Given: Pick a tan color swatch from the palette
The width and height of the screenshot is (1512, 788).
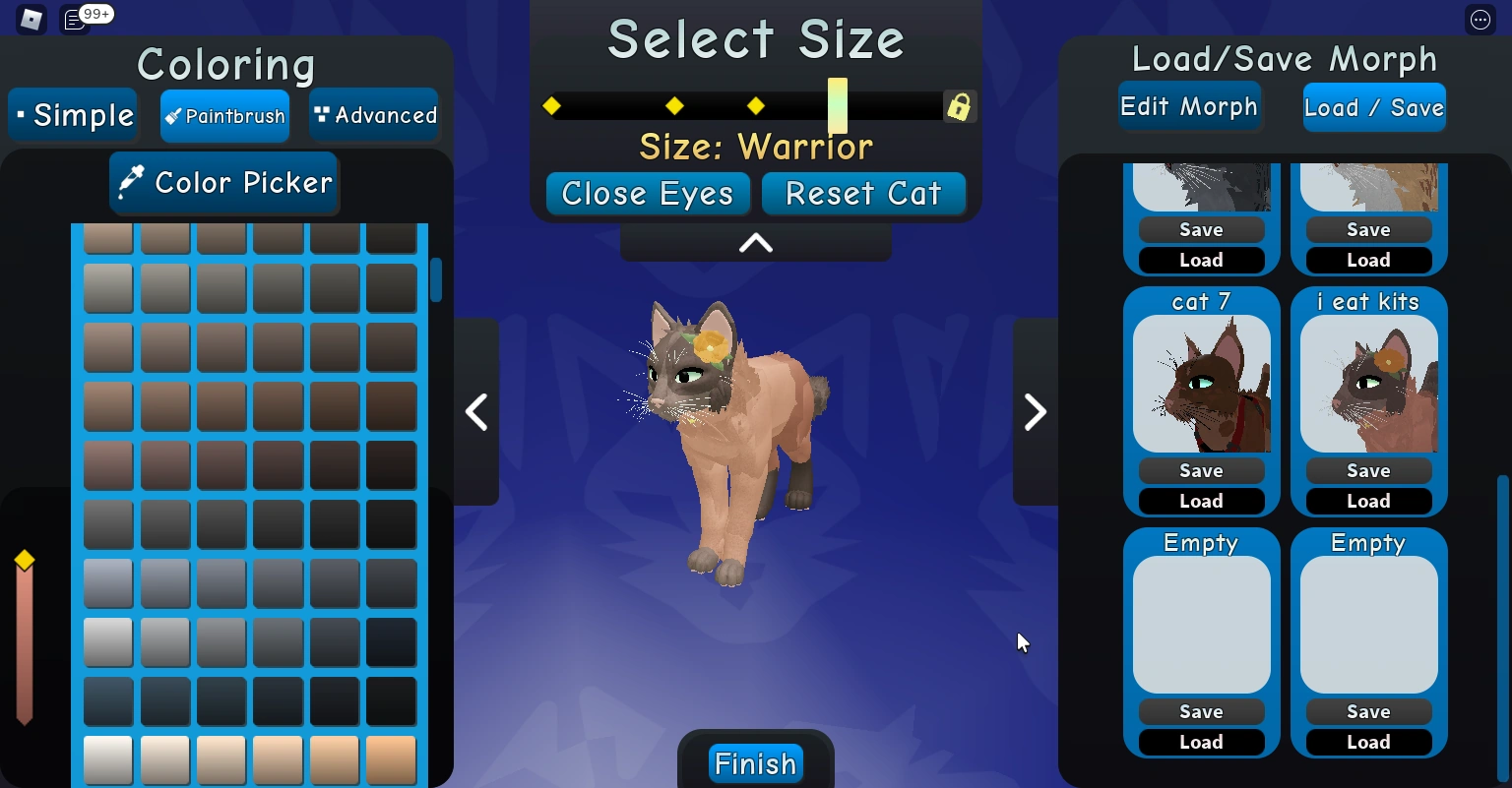Looking at the screenshot, I should tap(279, 759).
